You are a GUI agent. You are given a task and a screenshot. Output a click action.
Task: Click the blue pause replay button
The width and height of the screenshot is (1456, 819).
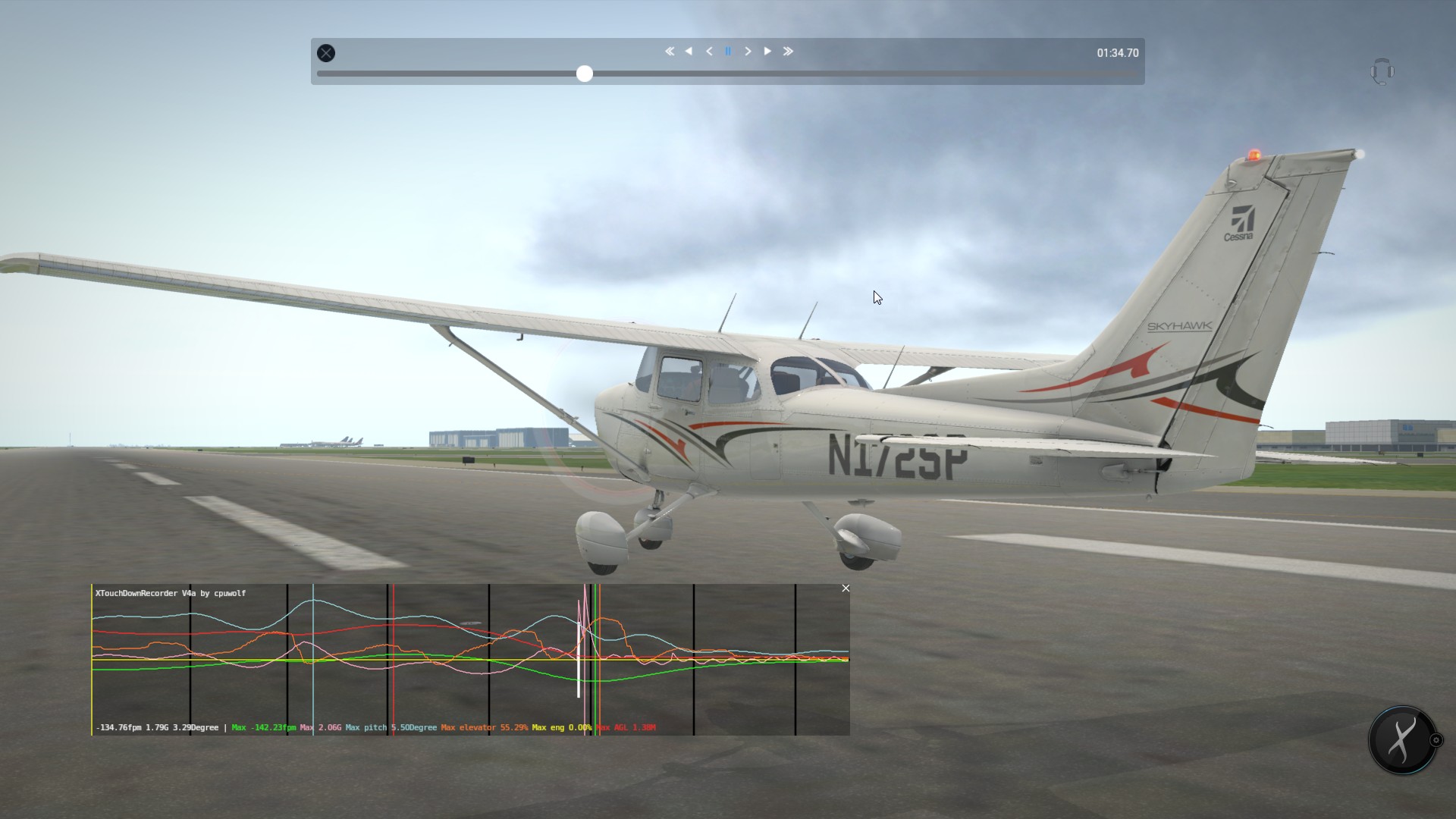pos(728,52)
